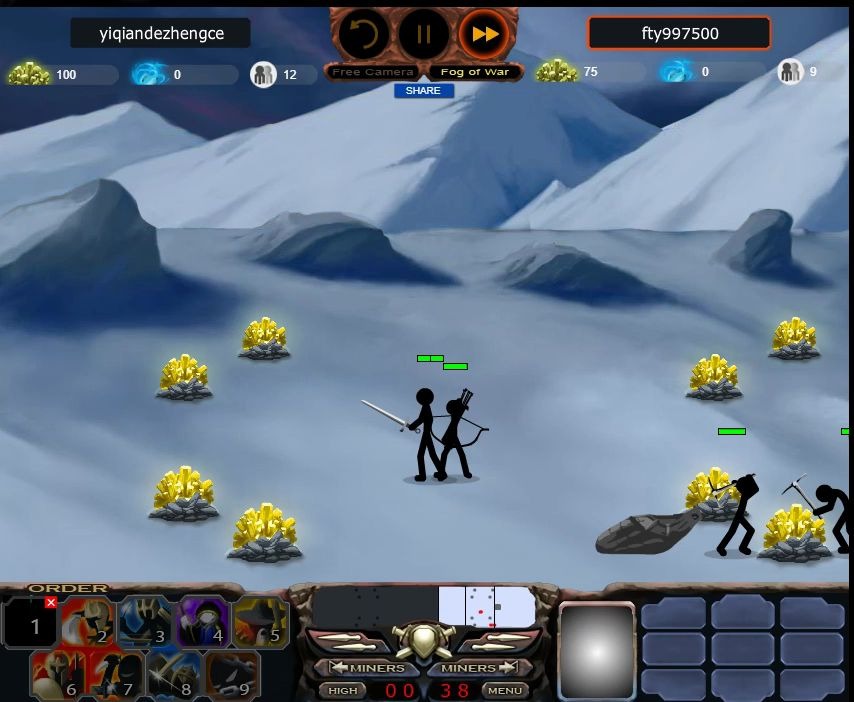Pause the replay
Viewport: 854px width, 702px height.
coord(424,35)
